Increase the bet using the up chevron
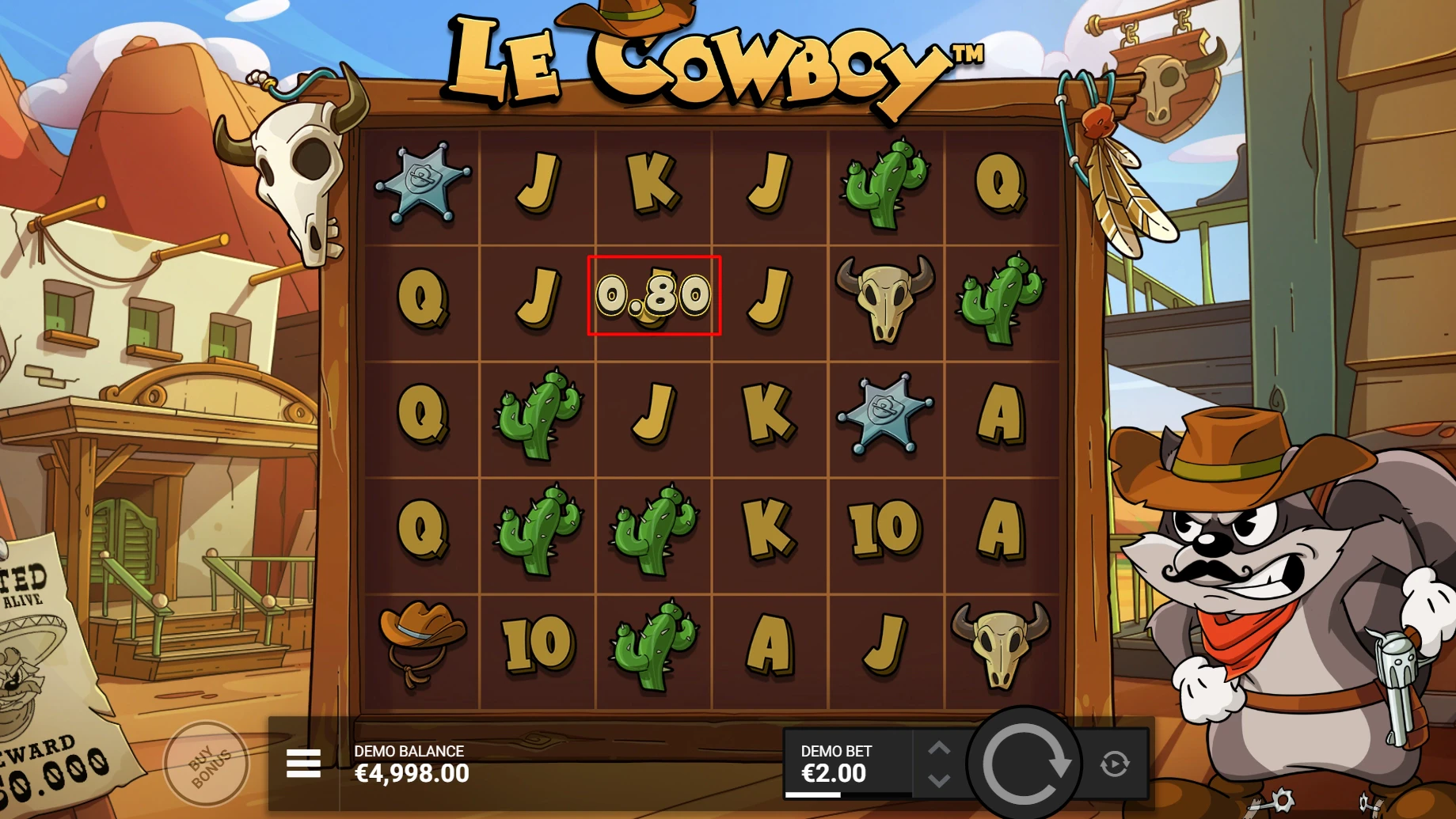Image resolution: width=1456 pixels, height=819 pixels. [941, 746]
